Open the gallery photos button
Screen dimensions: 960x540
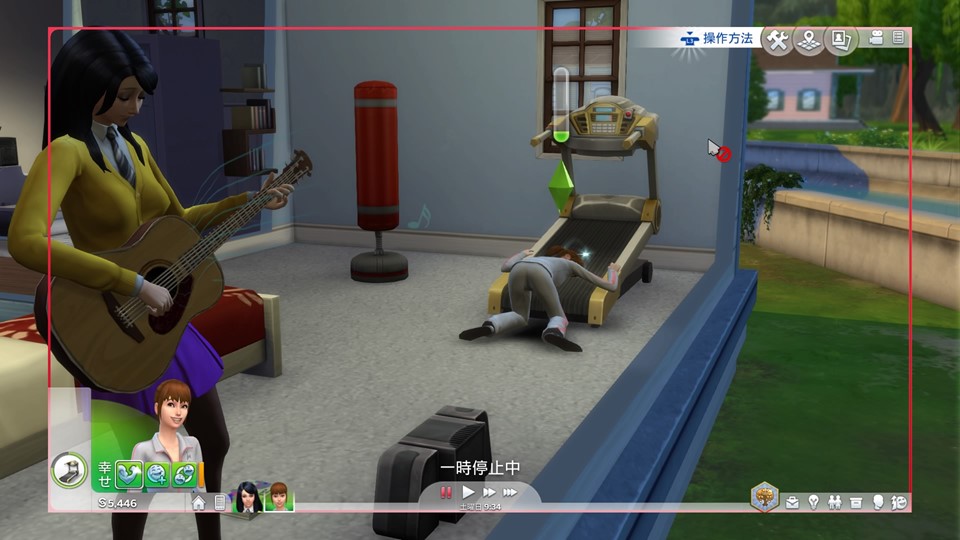[x=842, y=40]
